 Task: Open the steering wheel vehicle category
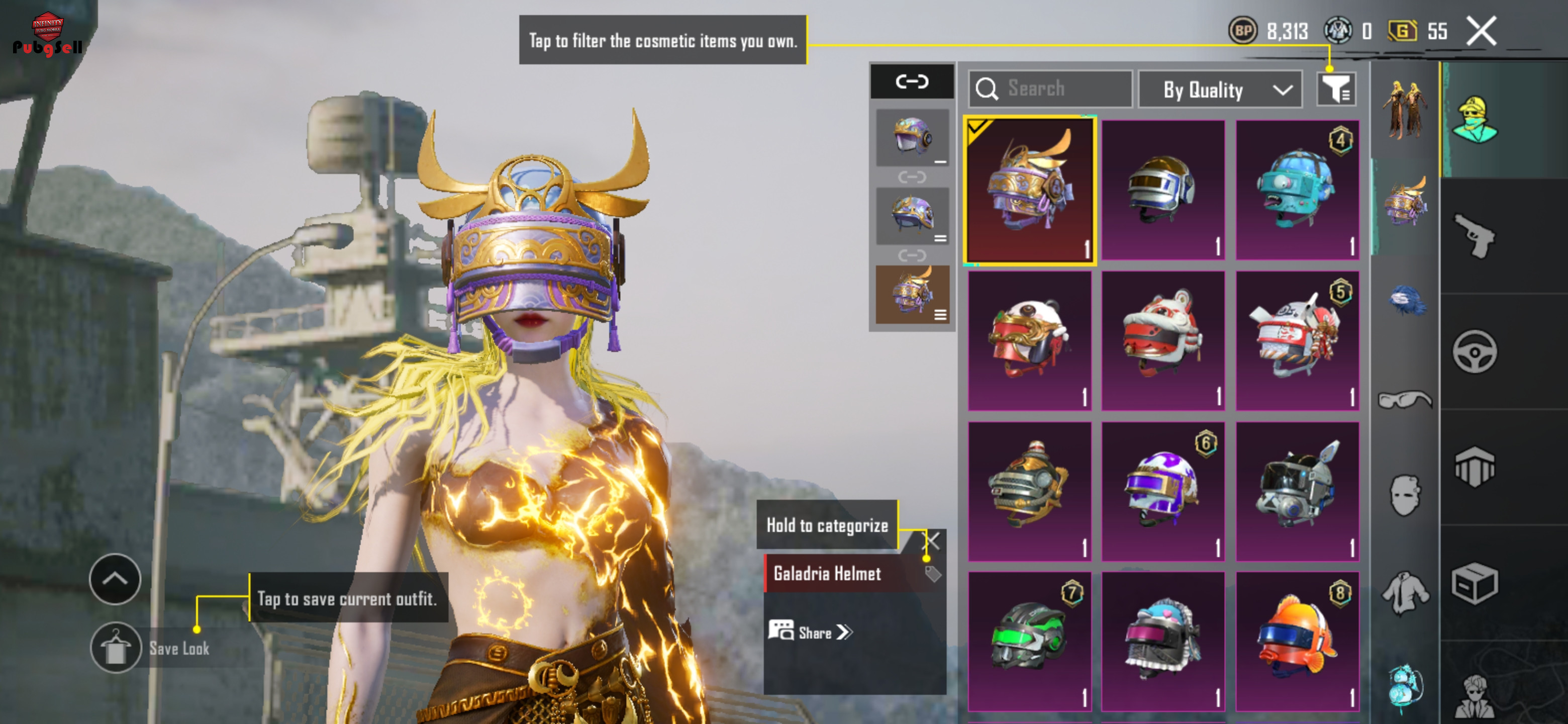pos(1474,351)
